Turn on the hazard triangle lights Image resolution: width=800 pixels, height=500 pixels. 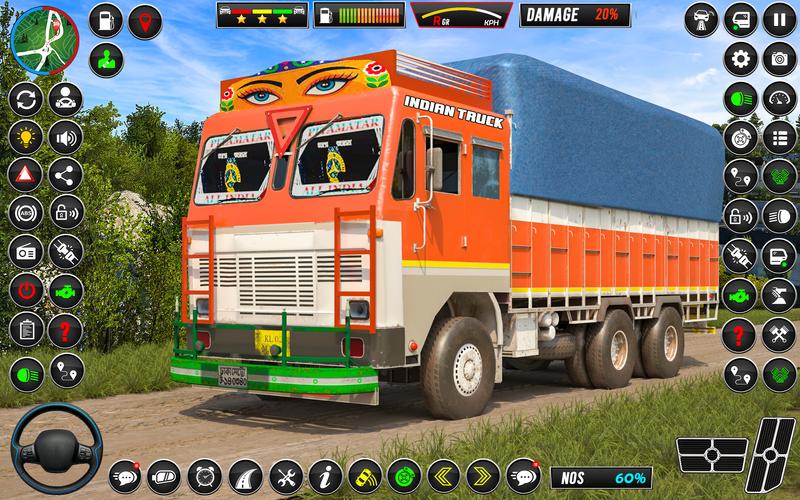pos(26,175)
